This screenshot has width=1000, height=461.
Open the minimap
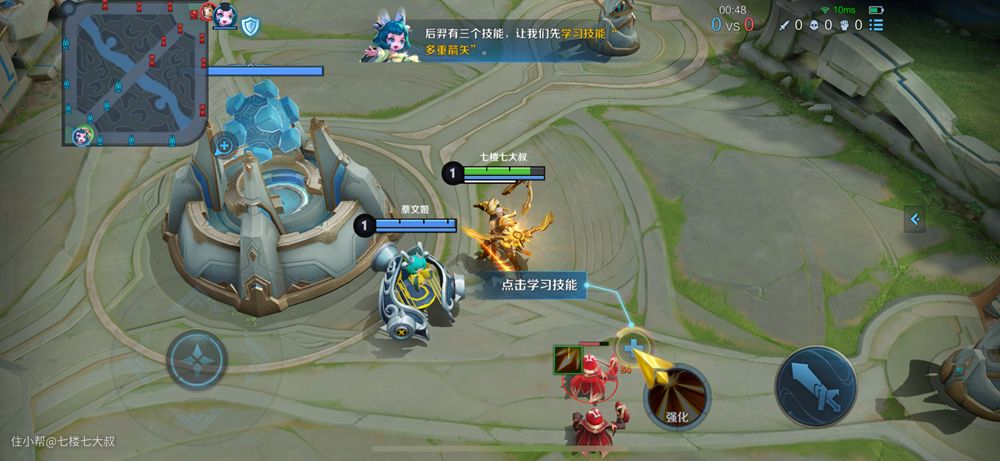[x=135, y=72]
